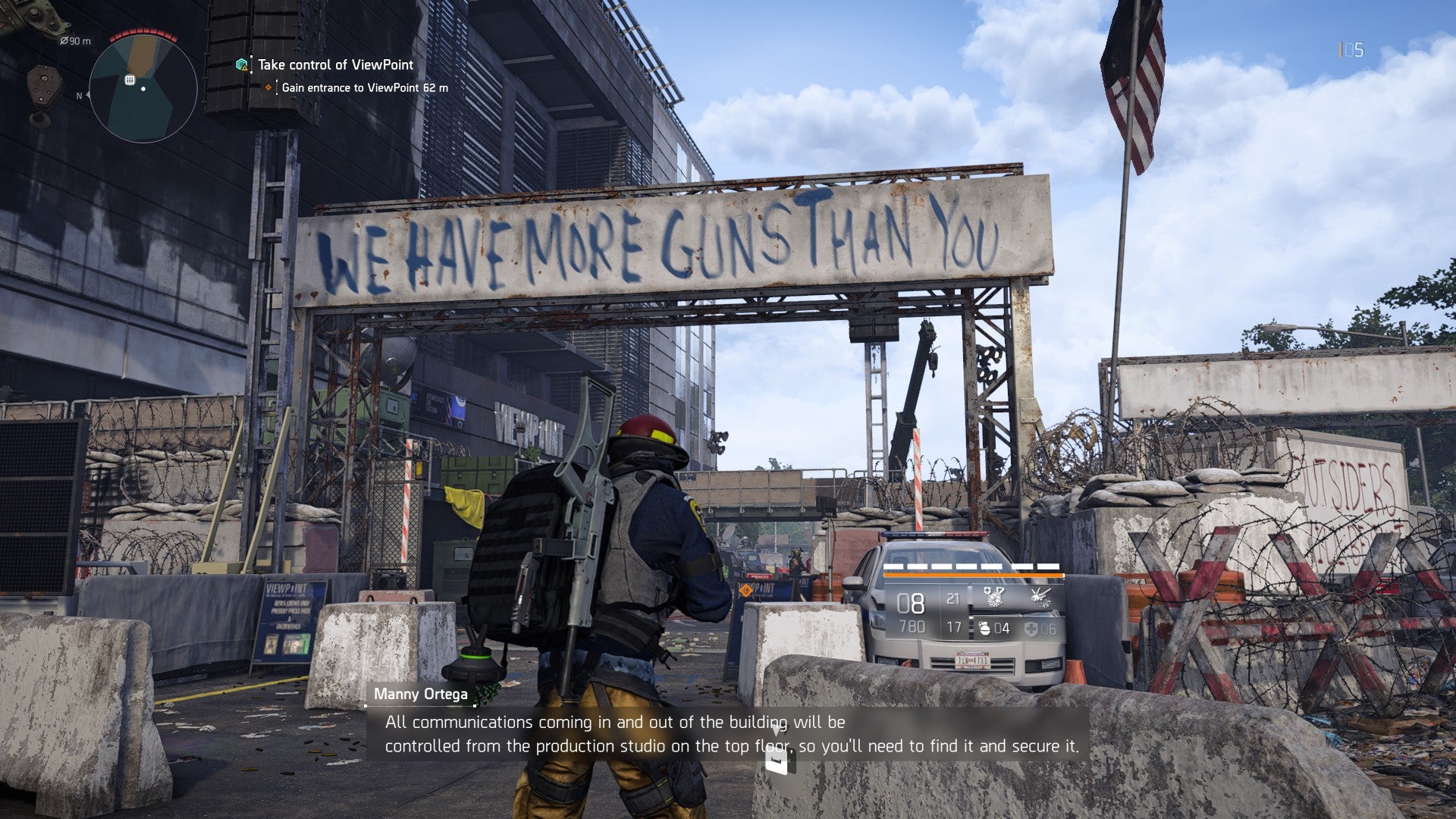Click the explosive skill icon on the weapon HUD
This screenshot has width=1456, height=819.
pyautogui.click(x=1041, y=598)
